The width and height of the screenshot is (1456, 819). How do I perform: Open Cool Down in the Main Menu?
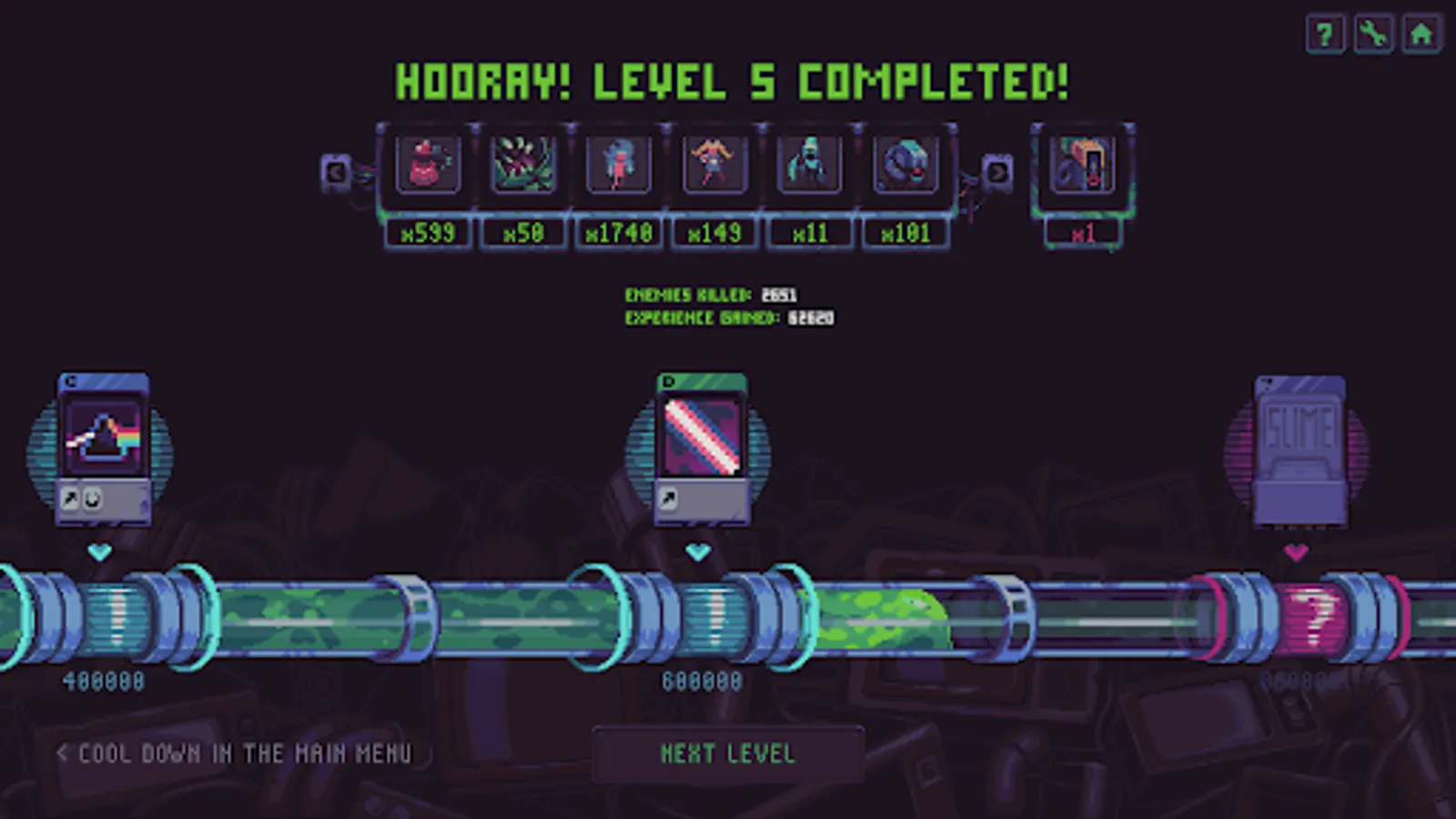pos(235,753)
